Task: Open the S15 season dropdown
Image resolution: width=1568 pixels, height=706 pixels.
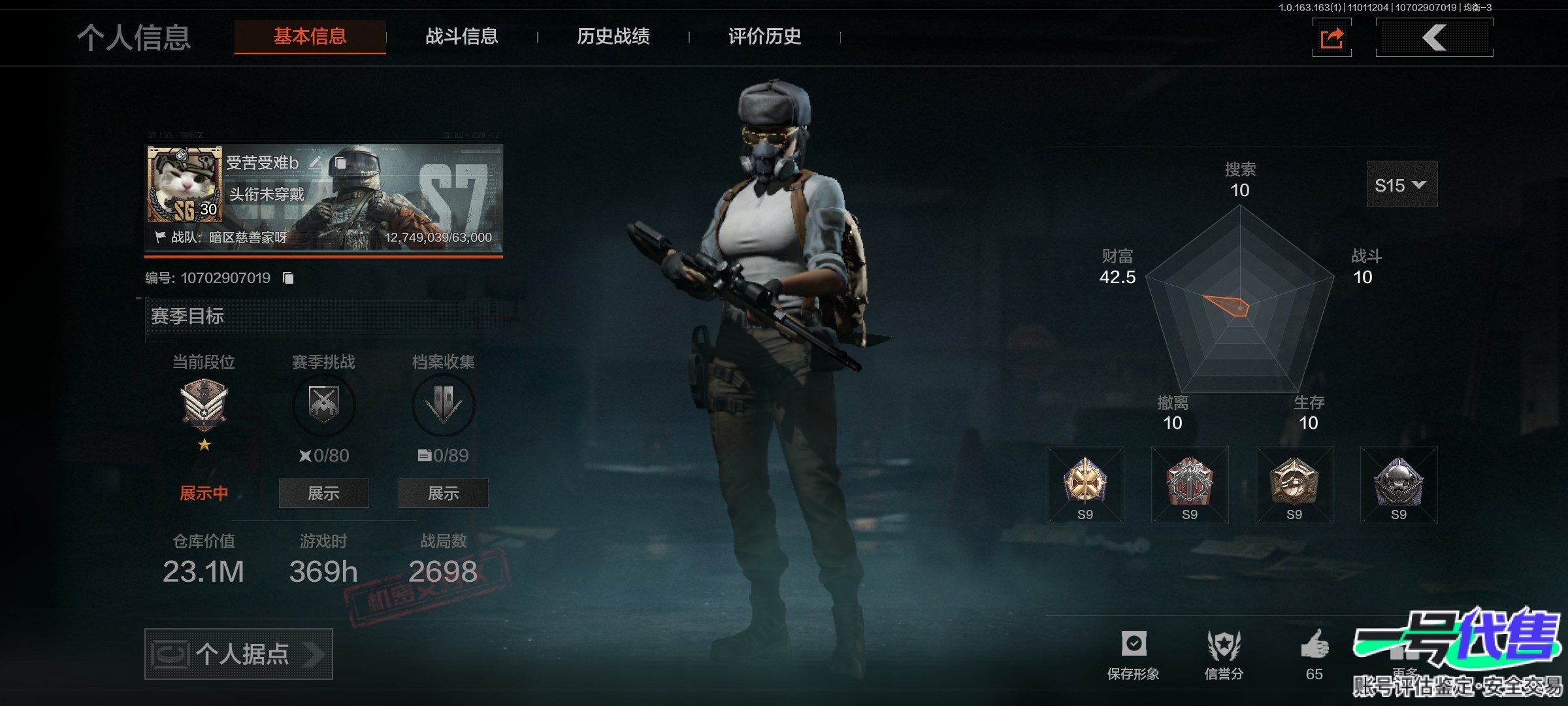Action: pyautogui.click(x=1401, y=185)
